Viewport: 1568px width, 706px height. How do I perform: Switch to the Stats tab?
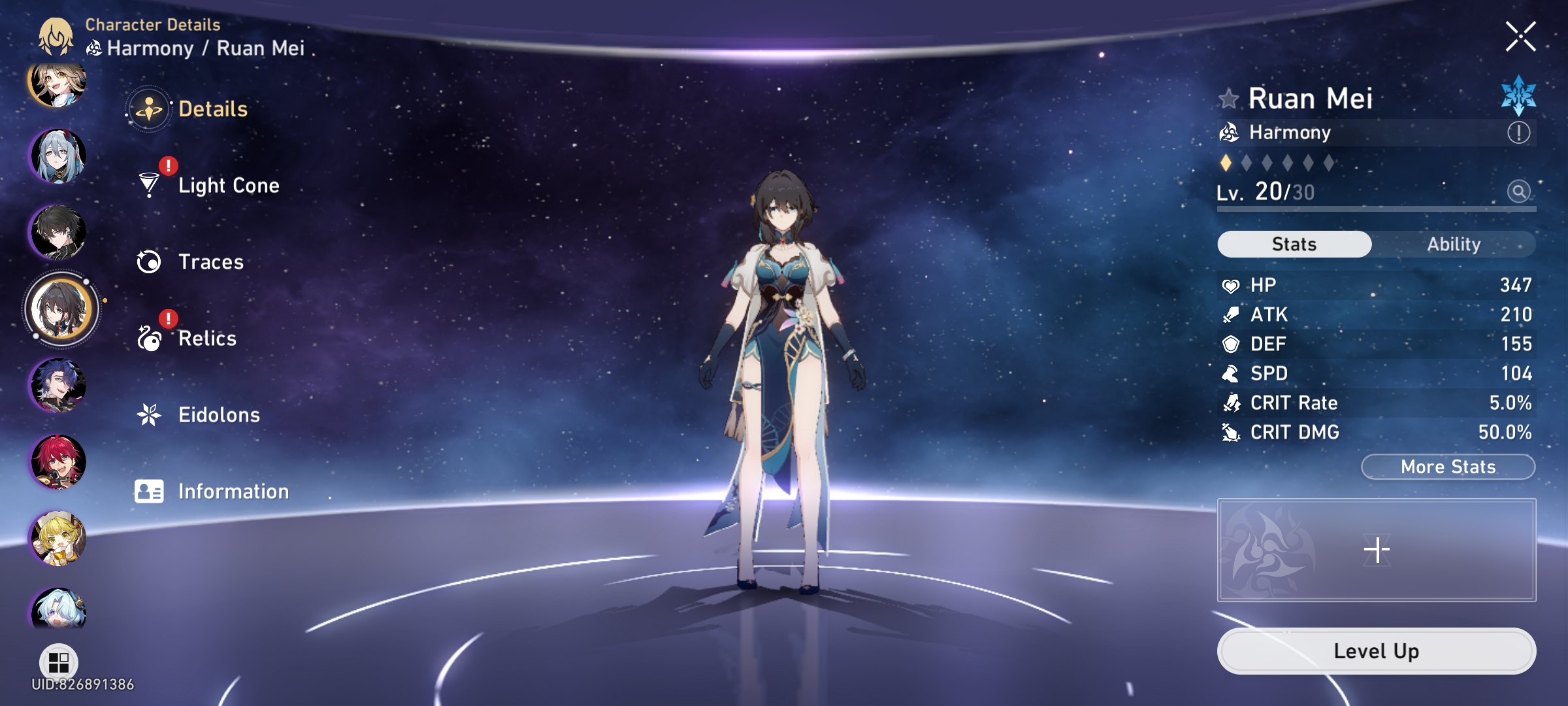(x=1294, y=243)
